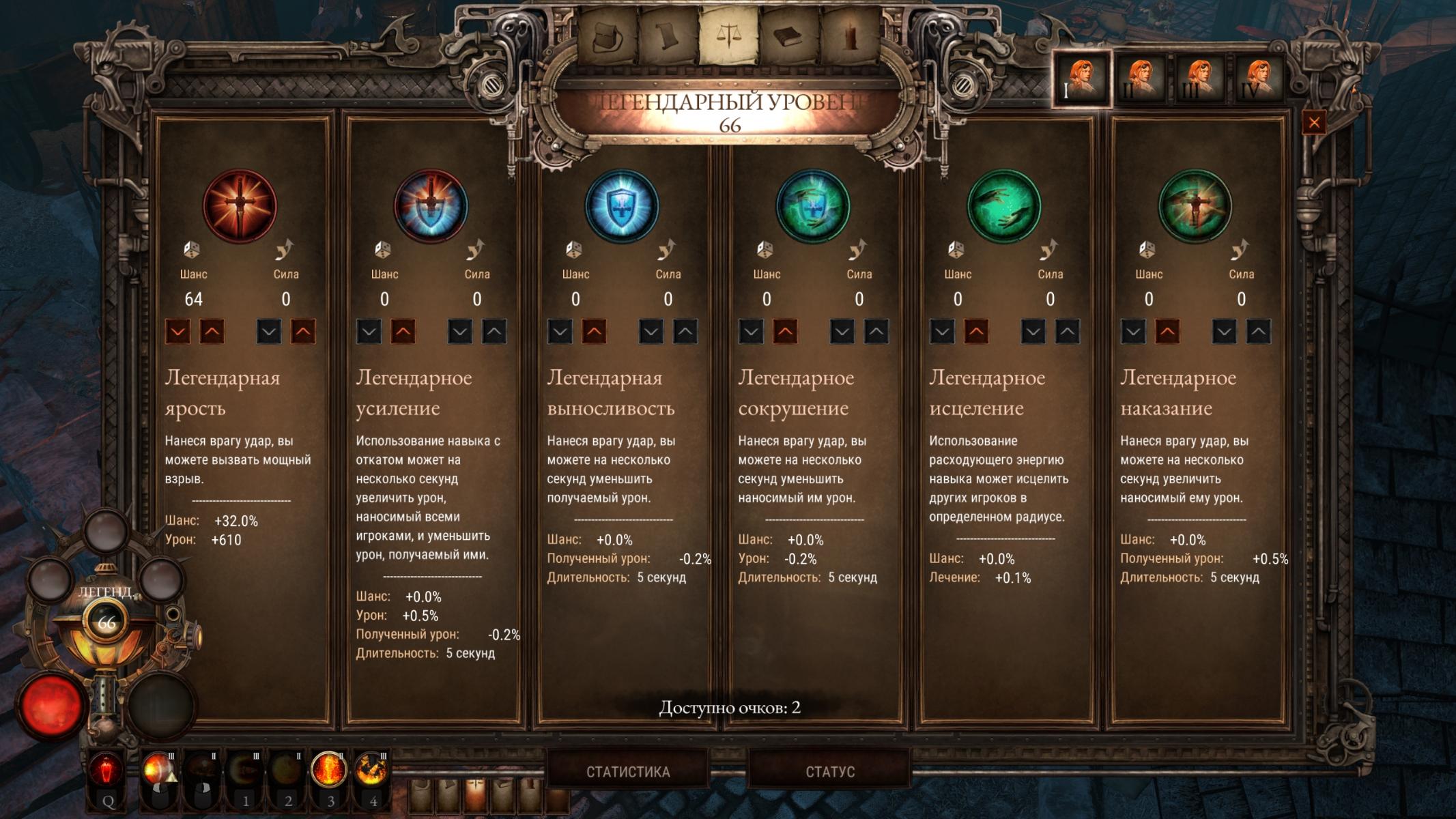The height and width of the screenshot is (819, 1456).
Task: Raise Шанс for Легендарное усиление
Action: coord(403,332)
